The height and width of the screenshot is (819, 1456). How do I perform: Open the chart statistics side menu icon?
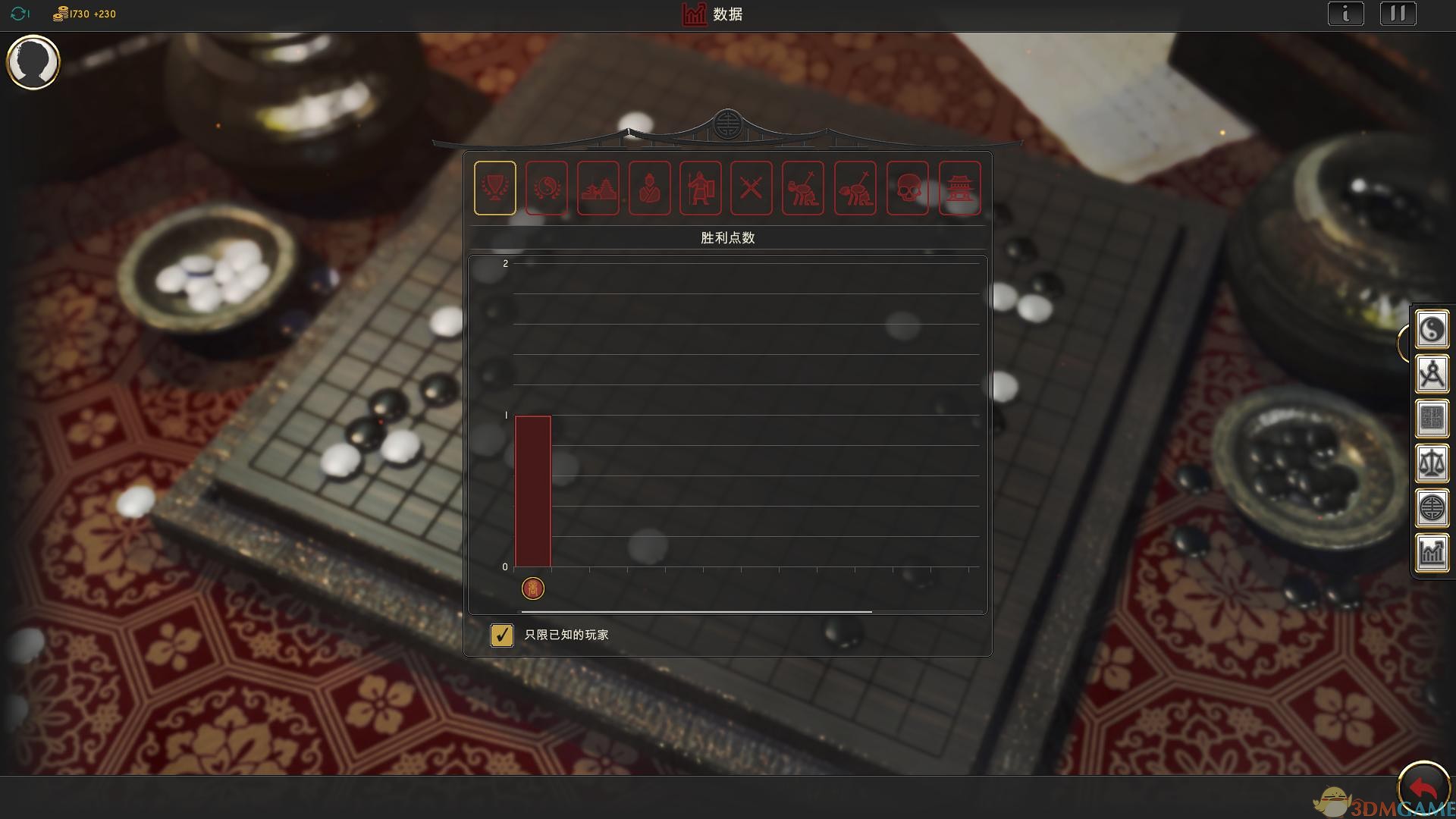[1432, 553]
